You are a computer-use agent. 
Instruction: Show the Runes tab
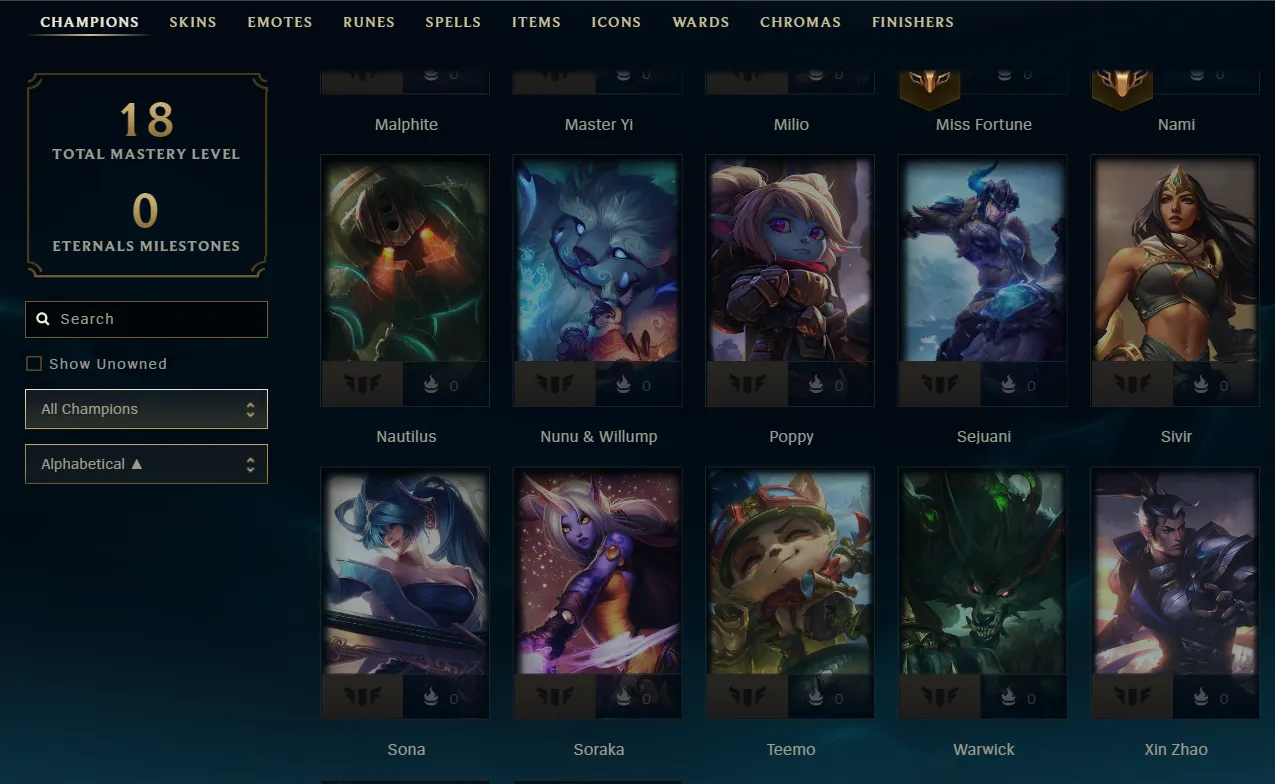coord(369,22)
